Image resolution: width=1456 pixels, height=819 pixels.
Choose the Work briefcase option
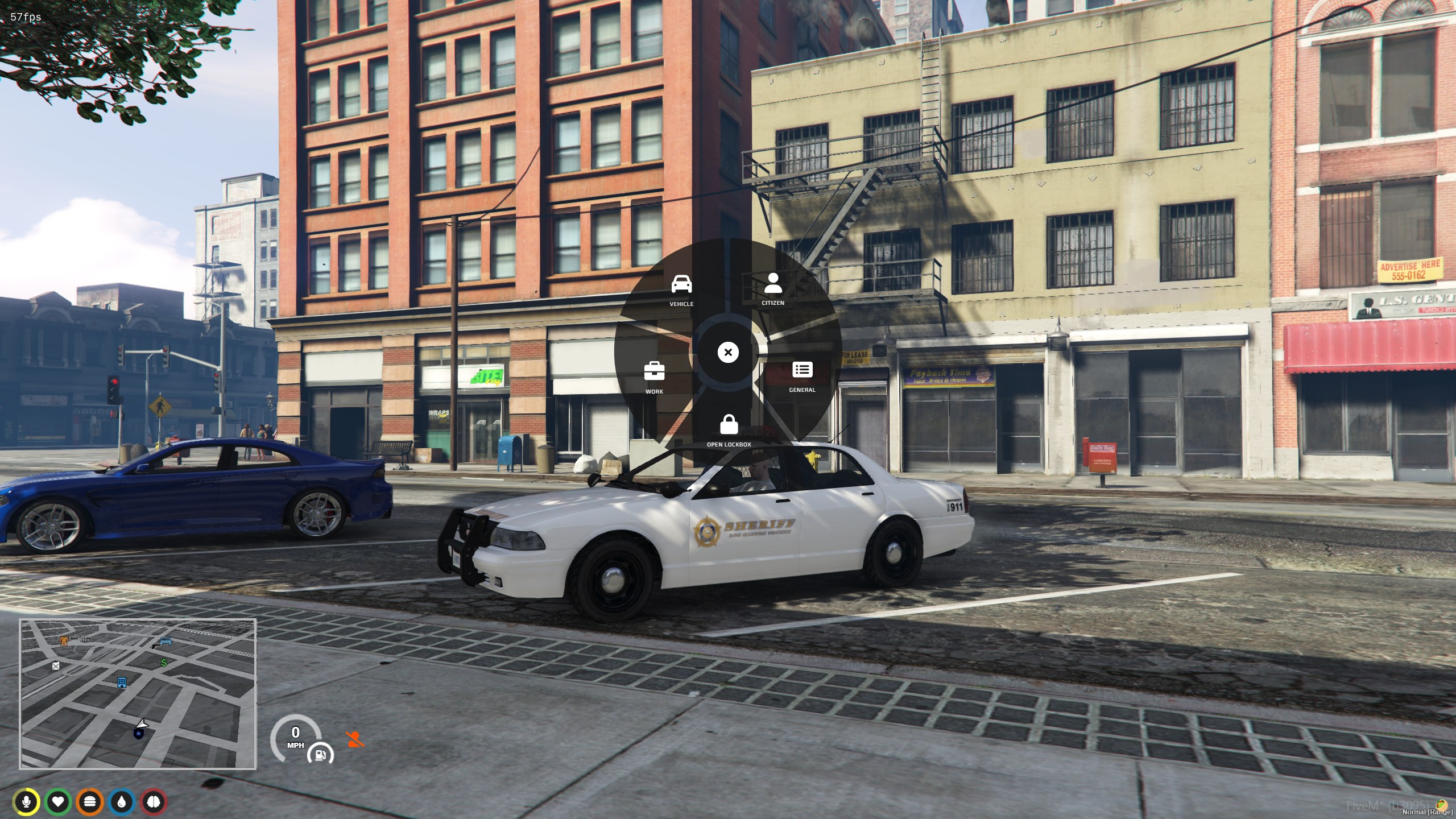654,376
